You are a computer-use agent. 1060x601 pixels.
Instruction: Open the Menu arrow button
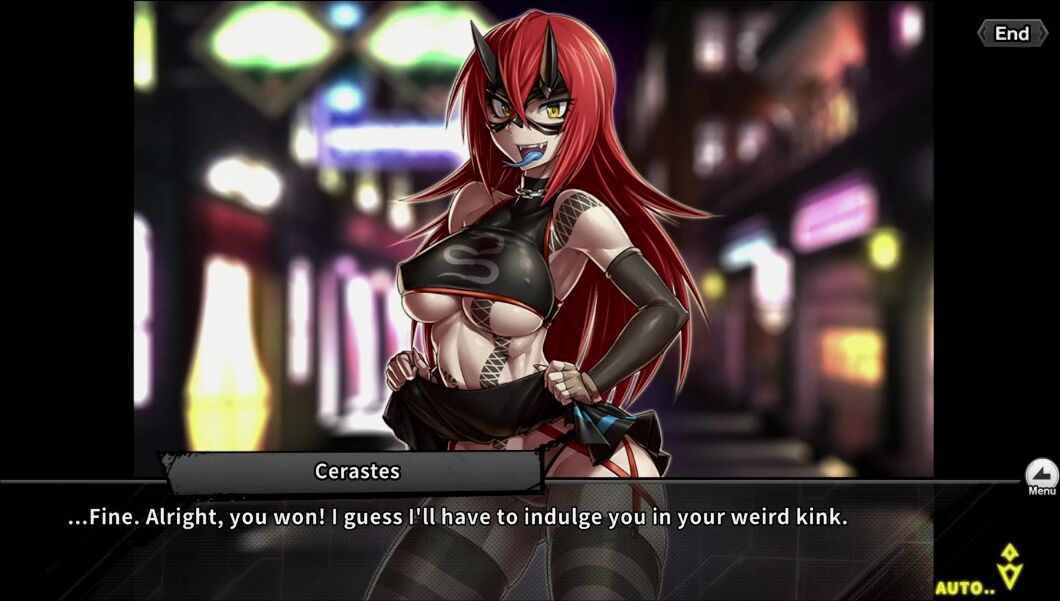click(x=1041, y=474)
